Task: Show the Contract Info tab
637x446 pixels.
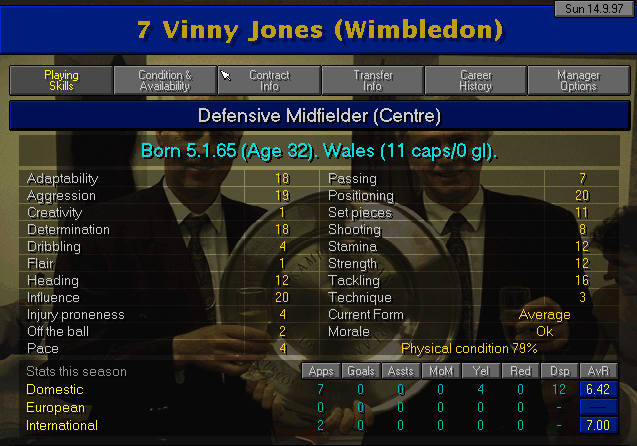Action: coord(269,80)
